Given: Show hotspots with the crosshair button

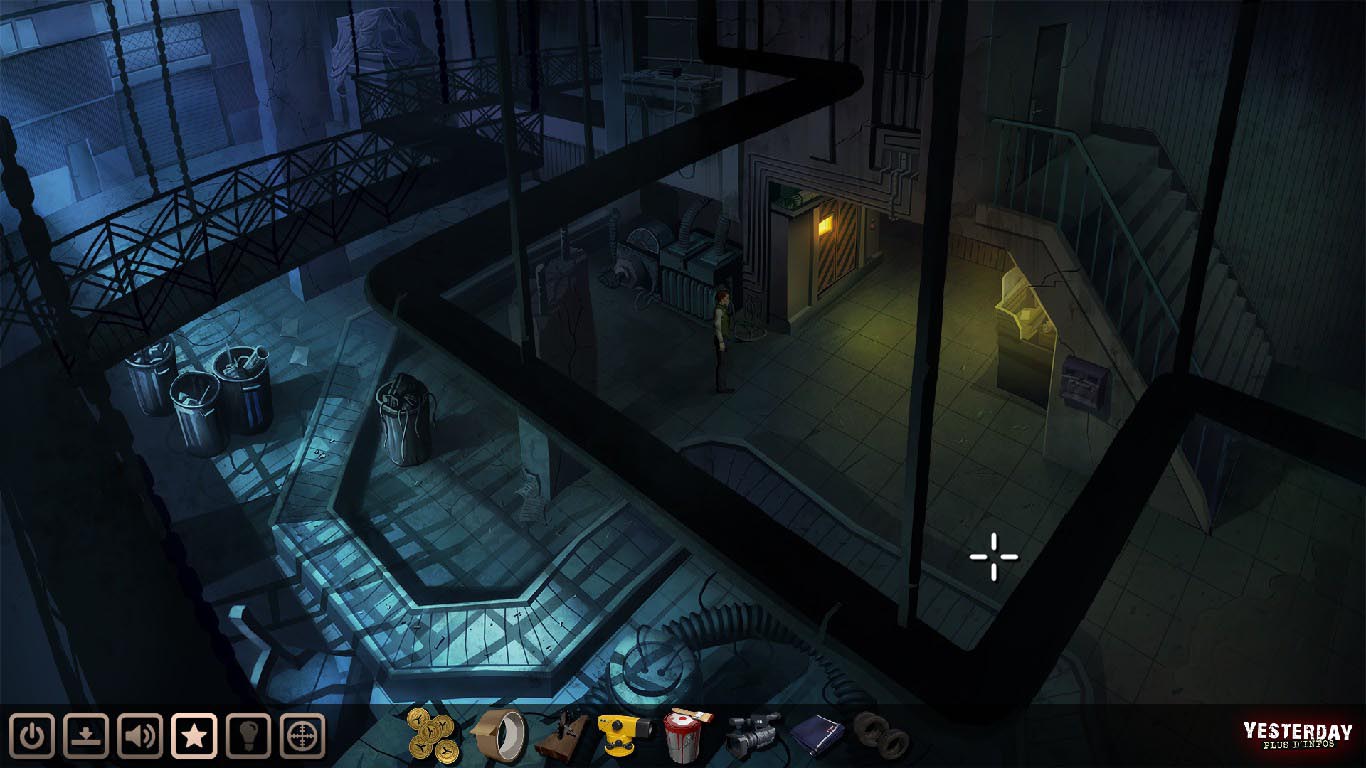Looking at the screenshot, I should click(x=302, y=737).
